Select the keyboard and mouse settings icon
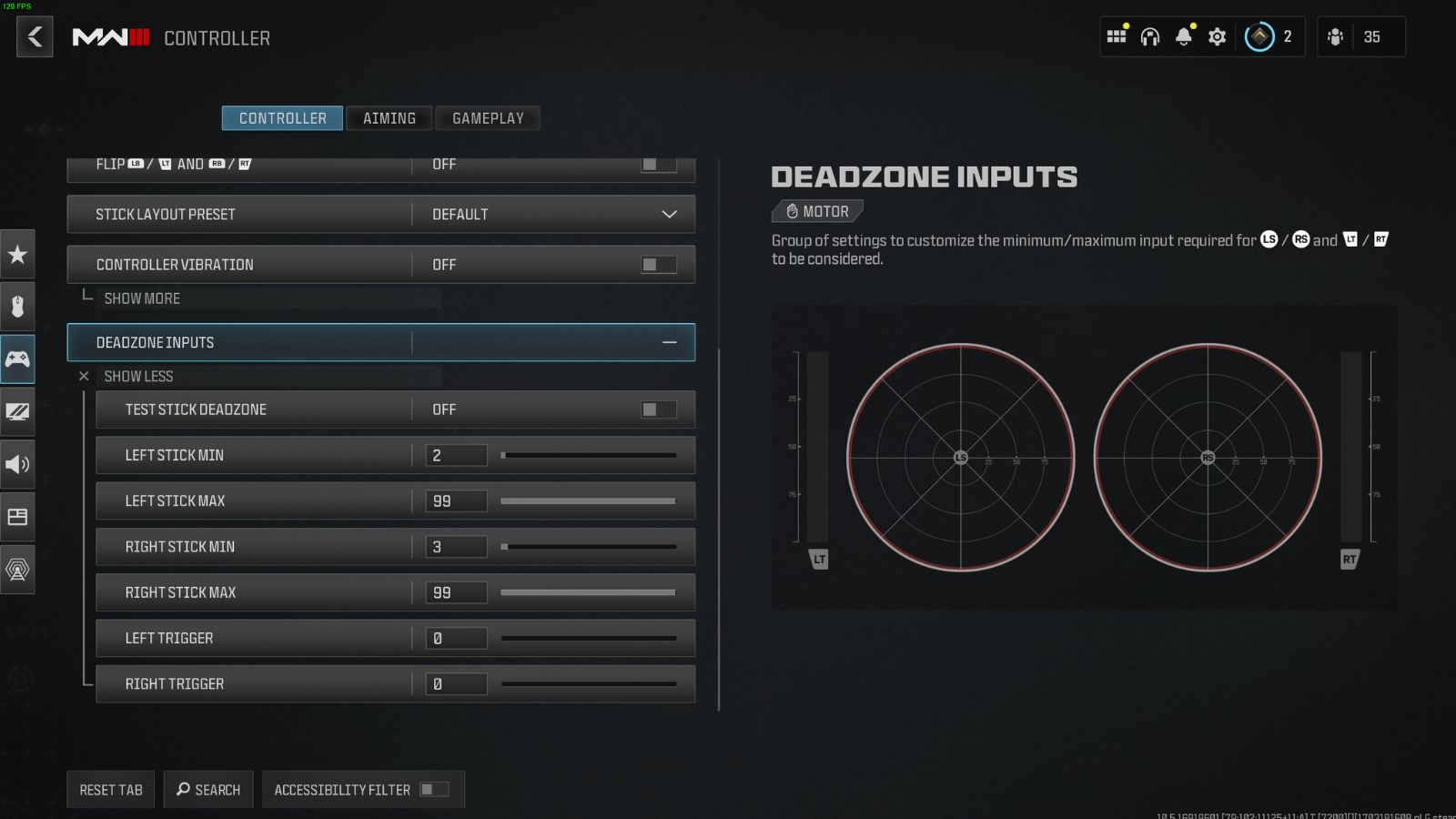1456x819 pixels. click(x=17, y=307)
